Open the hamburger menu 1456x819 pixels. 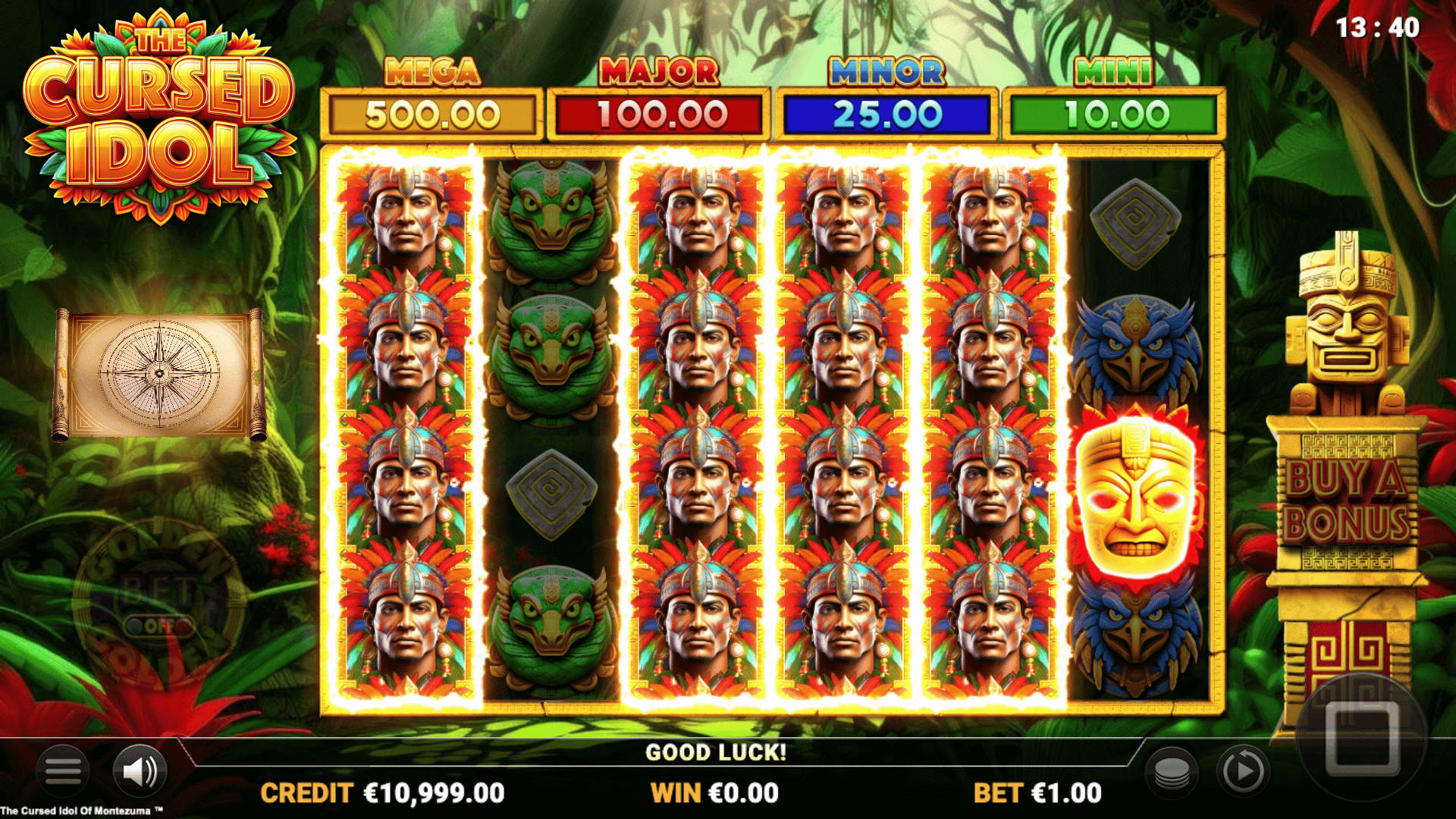63,772
